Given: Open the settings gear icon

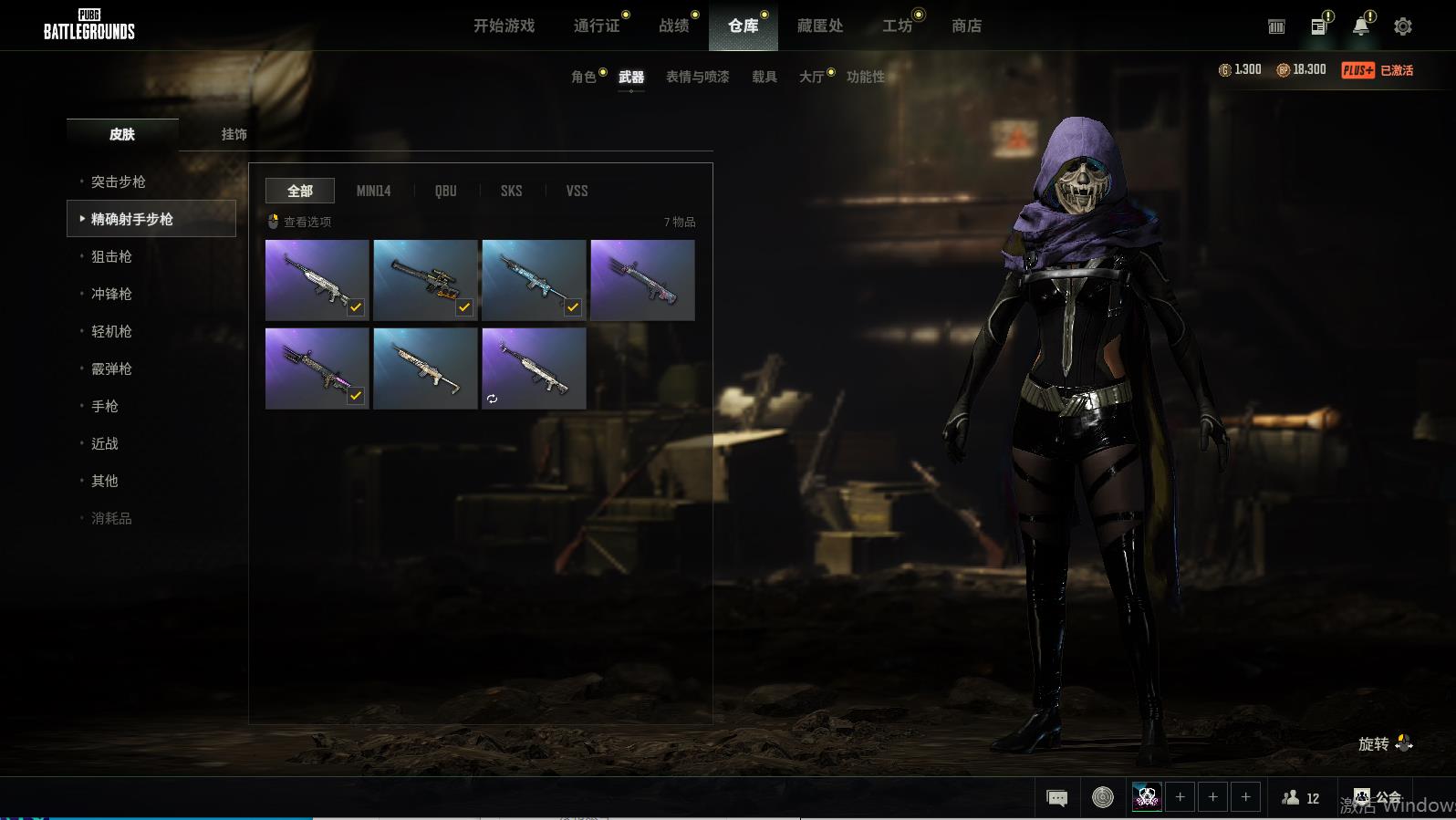Looking at the screenshot, I should [x=1403, y=26].
